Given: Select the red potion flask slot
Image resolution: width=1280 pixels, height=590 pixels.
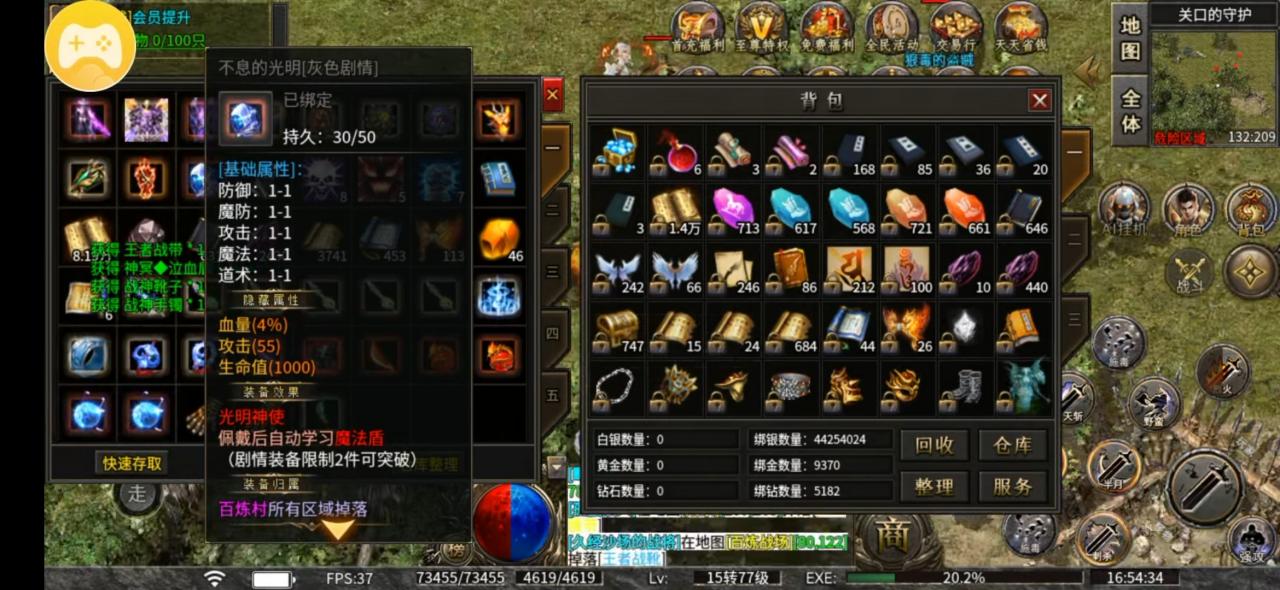Looking at the screenshot, I should 677,152.
